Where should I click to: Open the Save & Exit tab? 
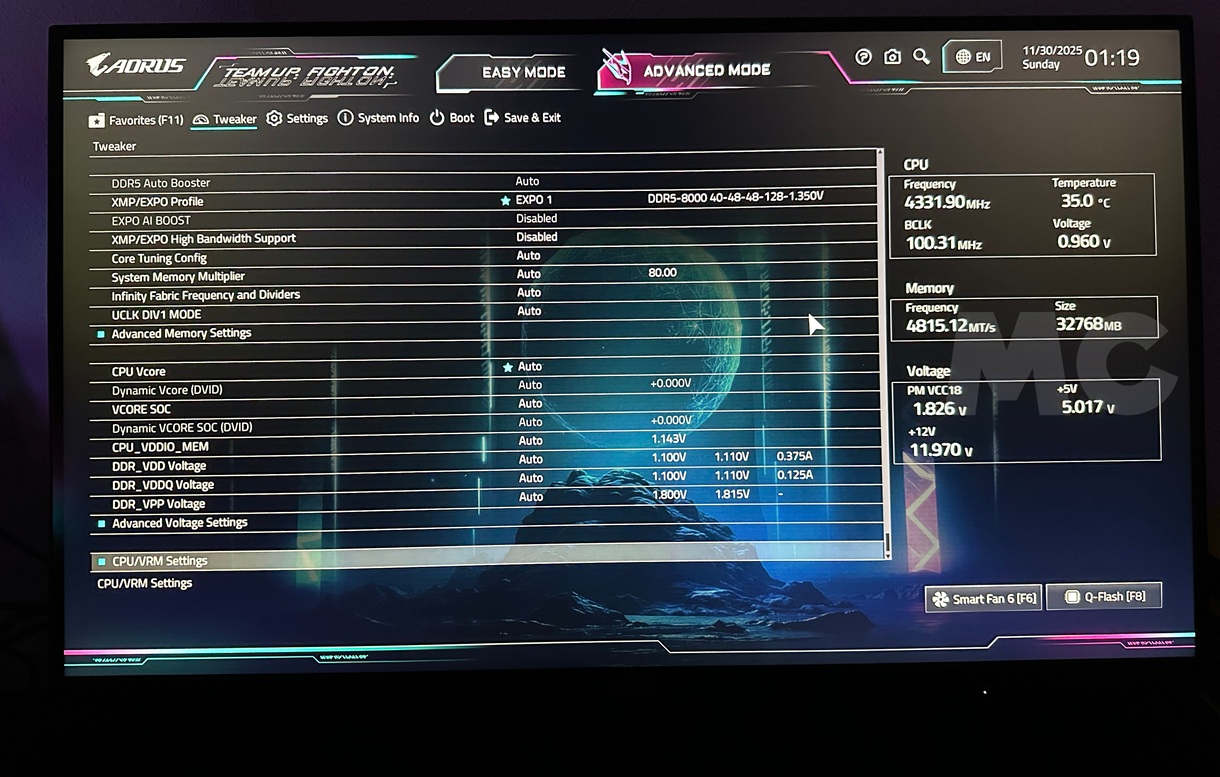point(523,118)
